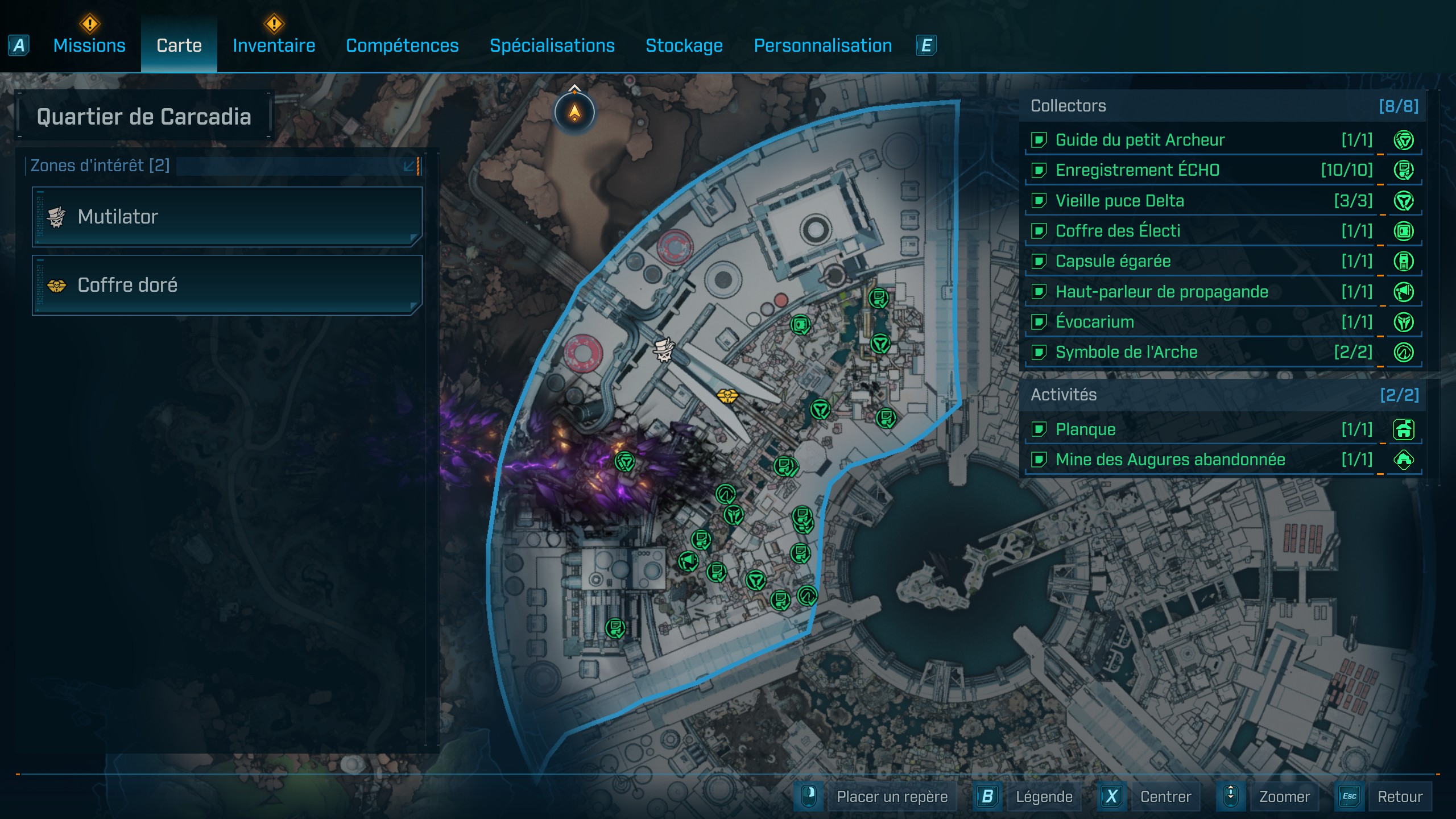Select the Compétences tab
1456x819 pixels.
coord(402,45)
